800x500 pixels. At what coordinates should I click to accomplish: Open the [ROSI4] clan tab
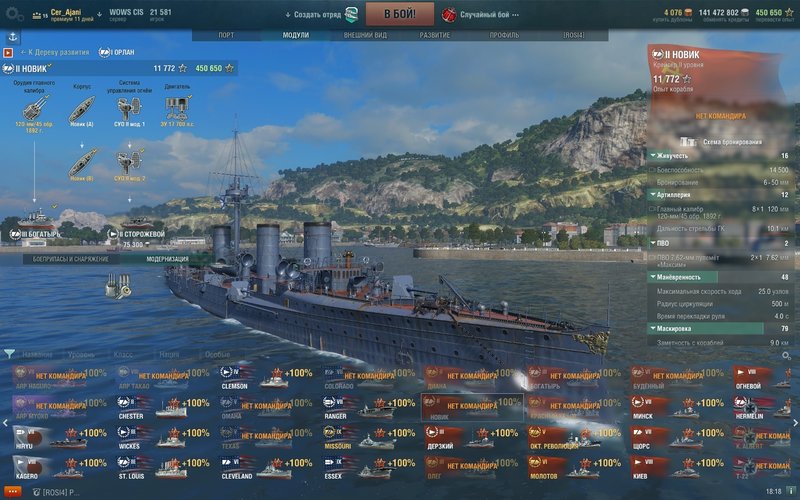[x=574, y=35]
